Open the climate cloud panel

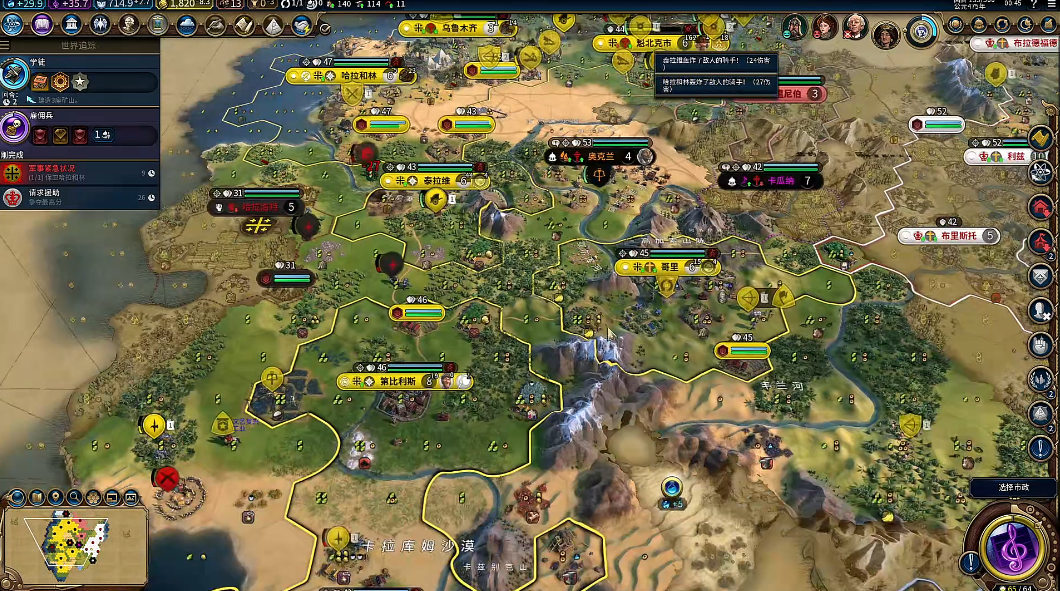pos(186,25)
